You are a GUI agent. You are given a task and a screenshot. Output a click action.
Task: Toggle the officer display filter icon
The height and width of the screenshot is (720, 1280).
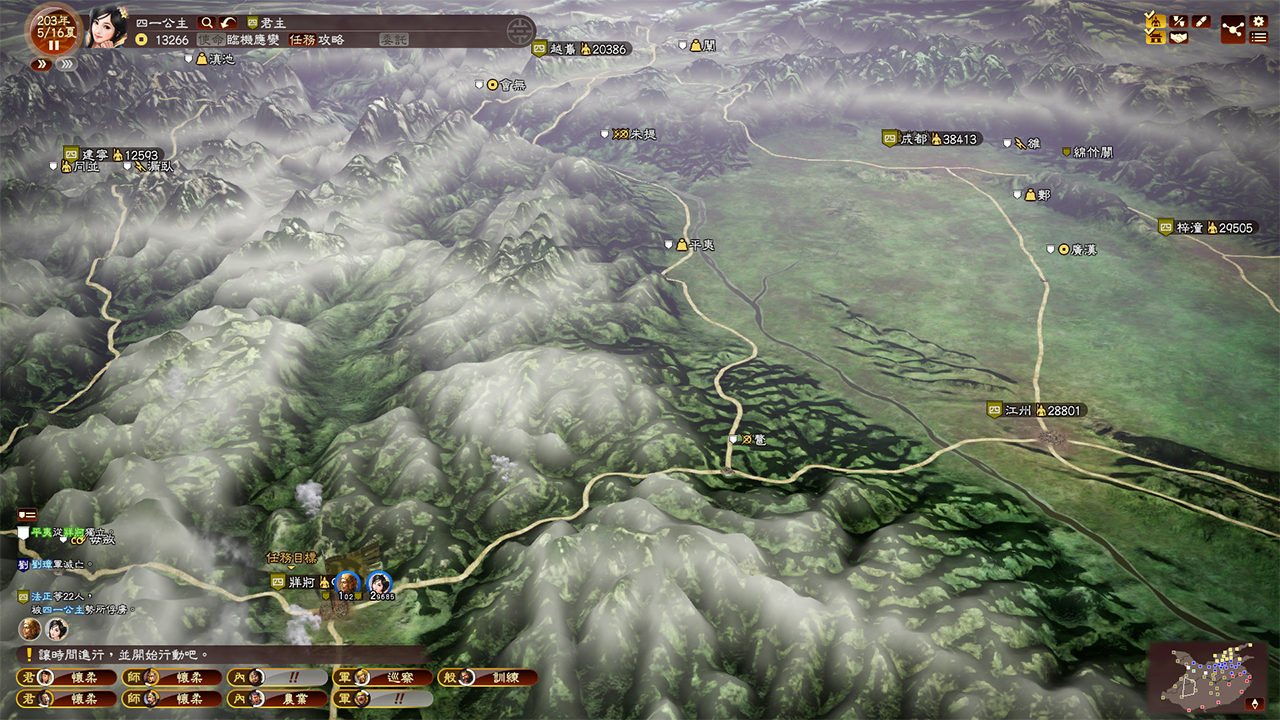click(x=1155, y=20)
